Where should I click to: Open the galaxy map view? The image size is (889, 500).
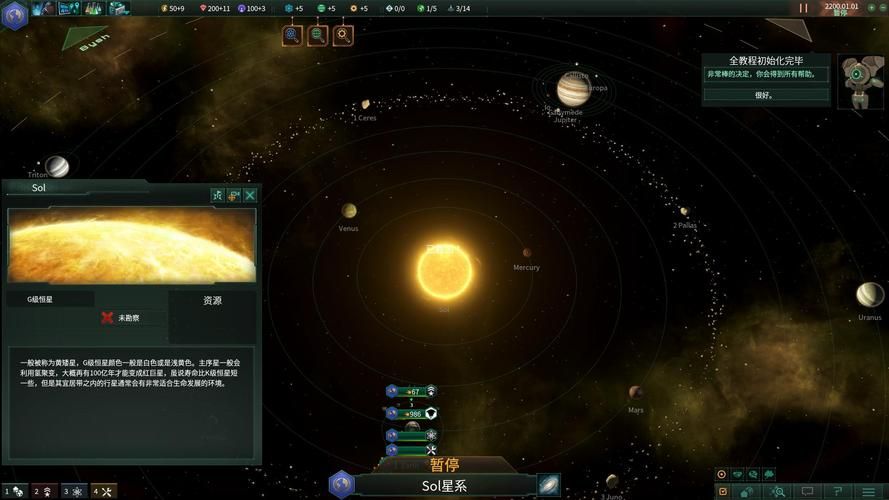(549, 486)
